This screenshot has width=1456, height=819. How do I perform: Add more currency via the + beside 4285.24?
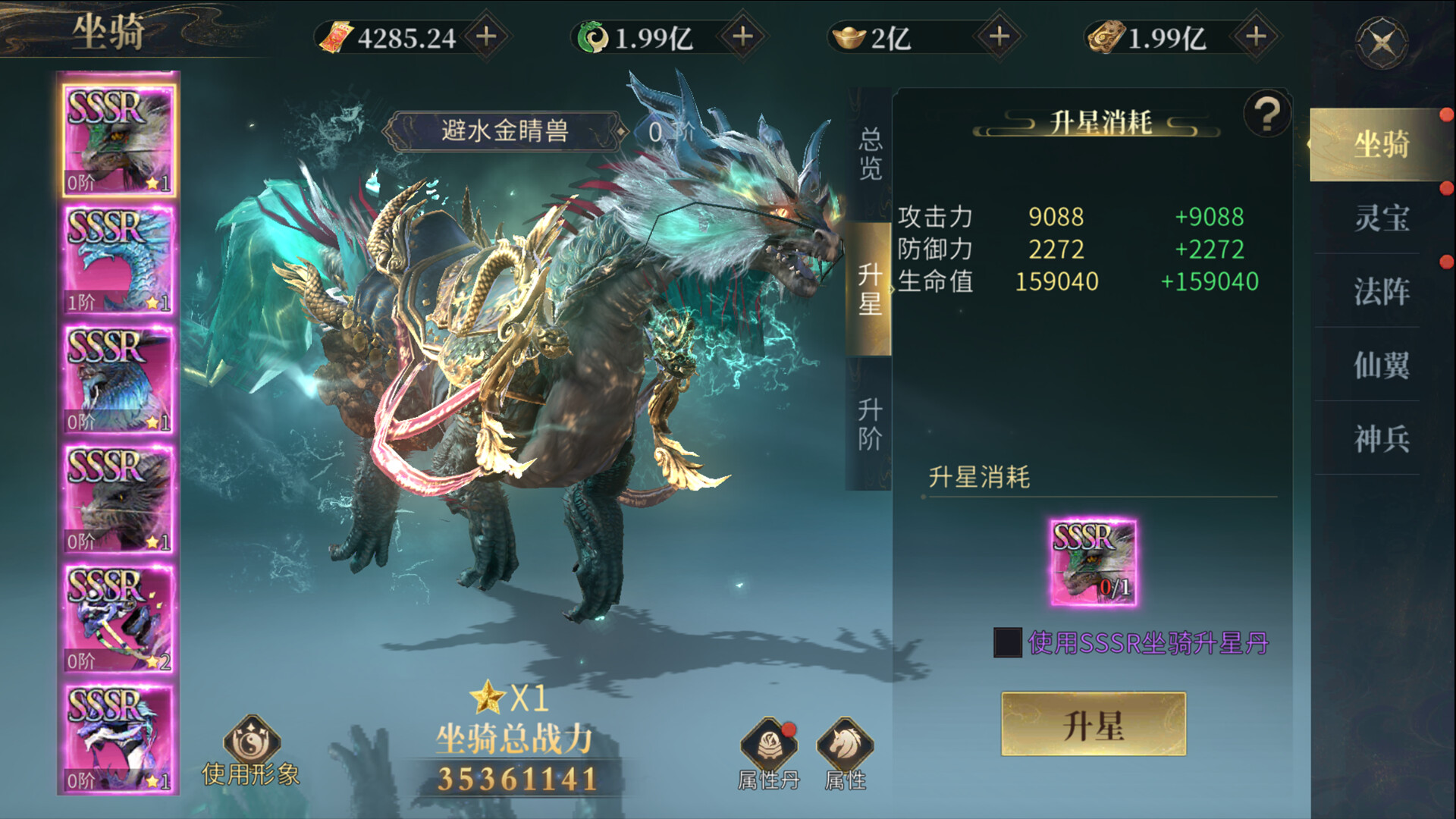click(489, 33)
